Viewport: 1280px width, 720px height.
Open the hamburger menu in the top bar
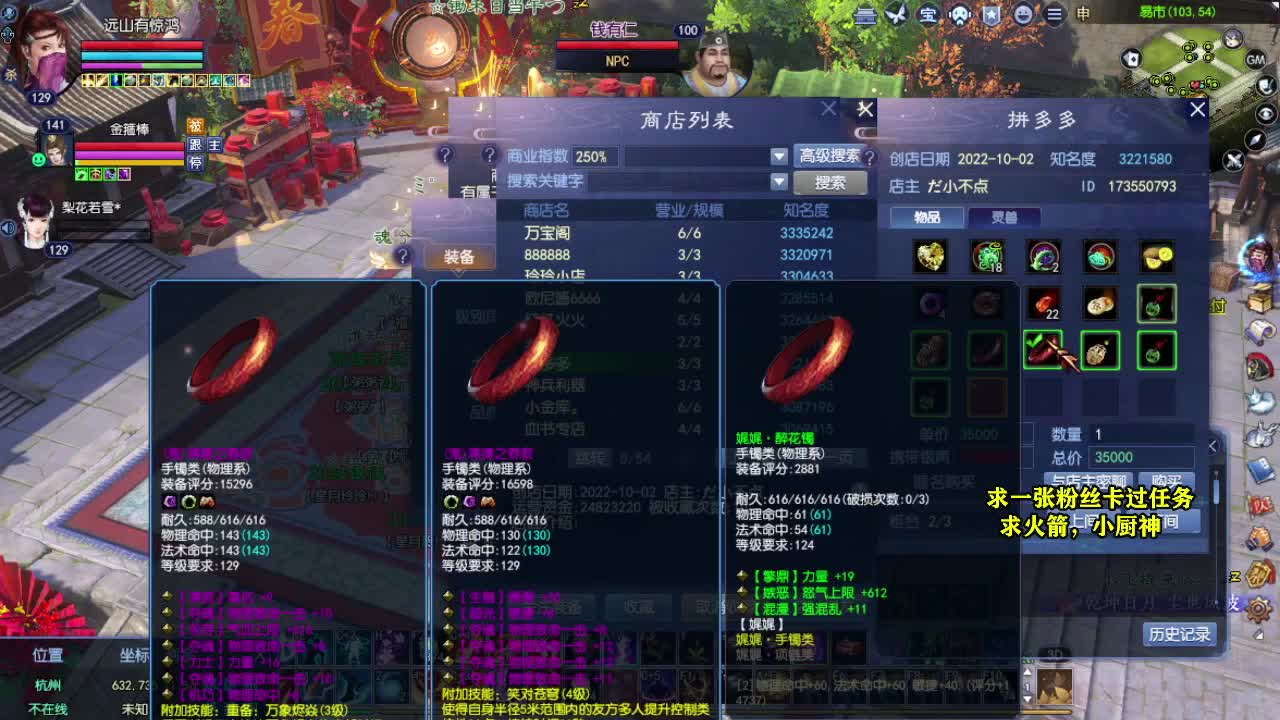click(x=1054, y=15)
